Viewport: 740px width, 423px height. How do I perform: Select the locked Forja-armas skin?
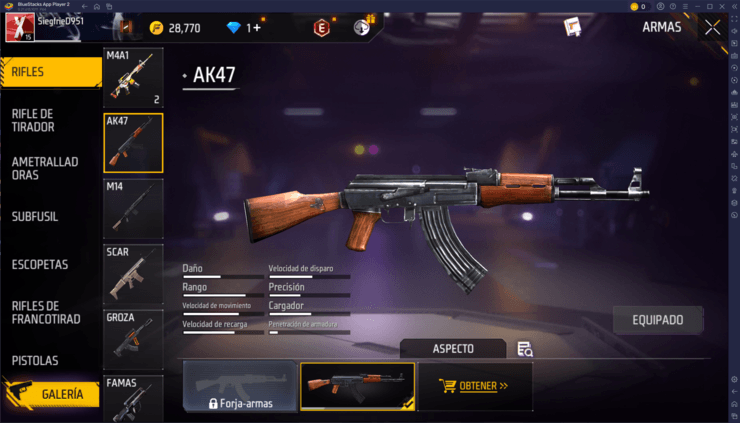240,386
